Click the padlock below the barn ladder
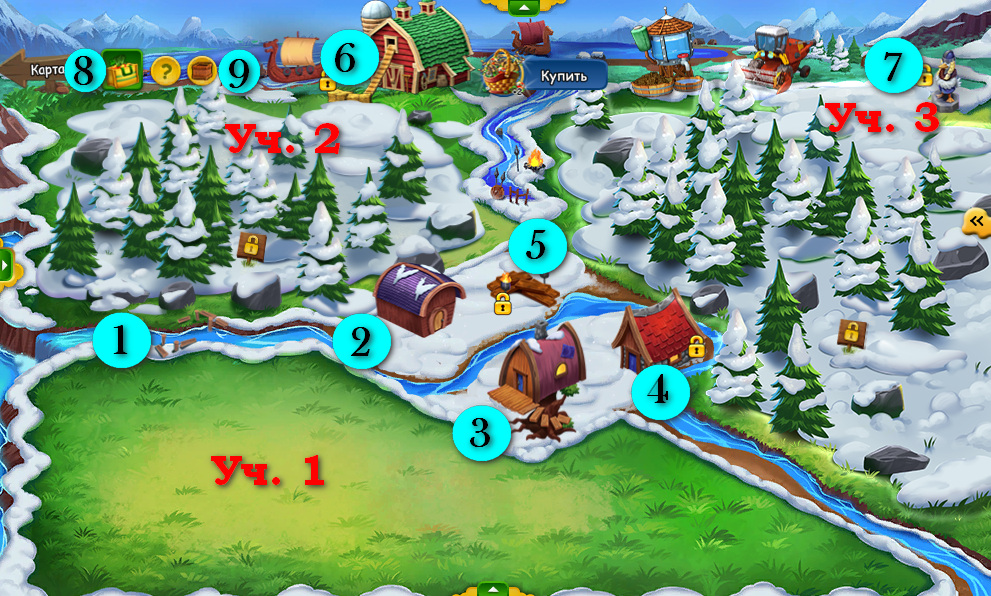991x596 pixels. click(328, 84)
